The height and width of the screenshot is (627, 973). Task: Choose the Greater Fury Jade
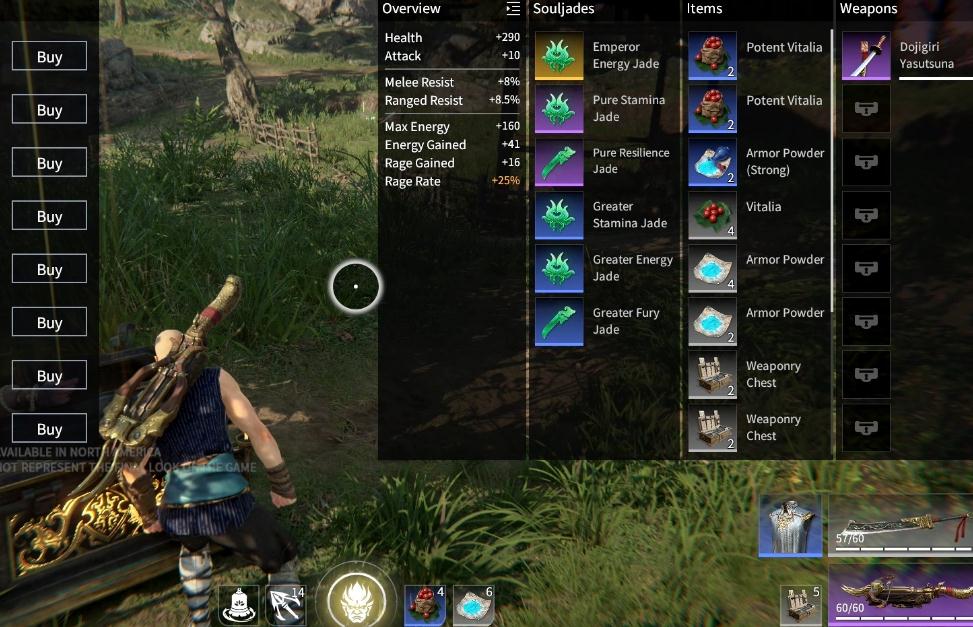point(560,321)
